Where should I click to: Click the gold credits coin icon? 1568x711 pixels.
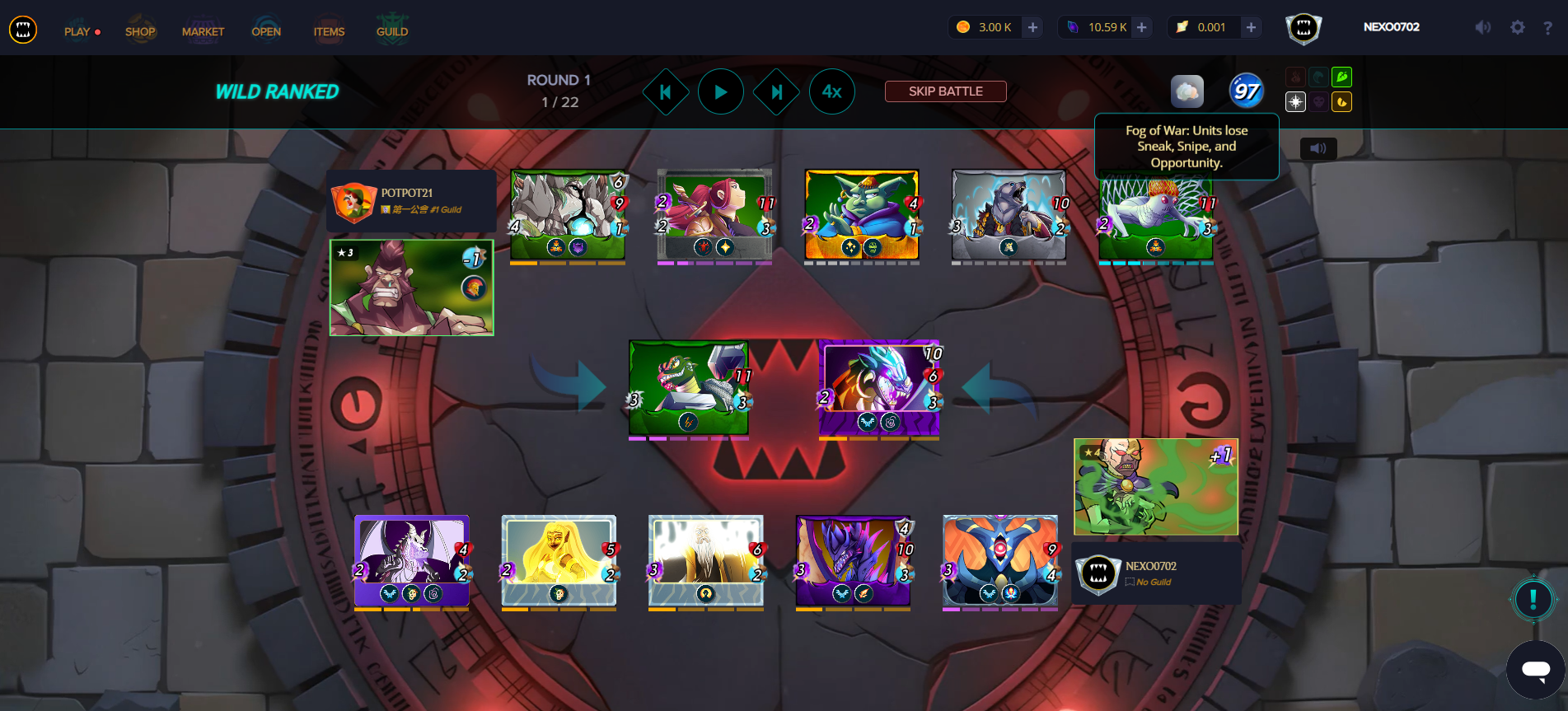(962, 26)
